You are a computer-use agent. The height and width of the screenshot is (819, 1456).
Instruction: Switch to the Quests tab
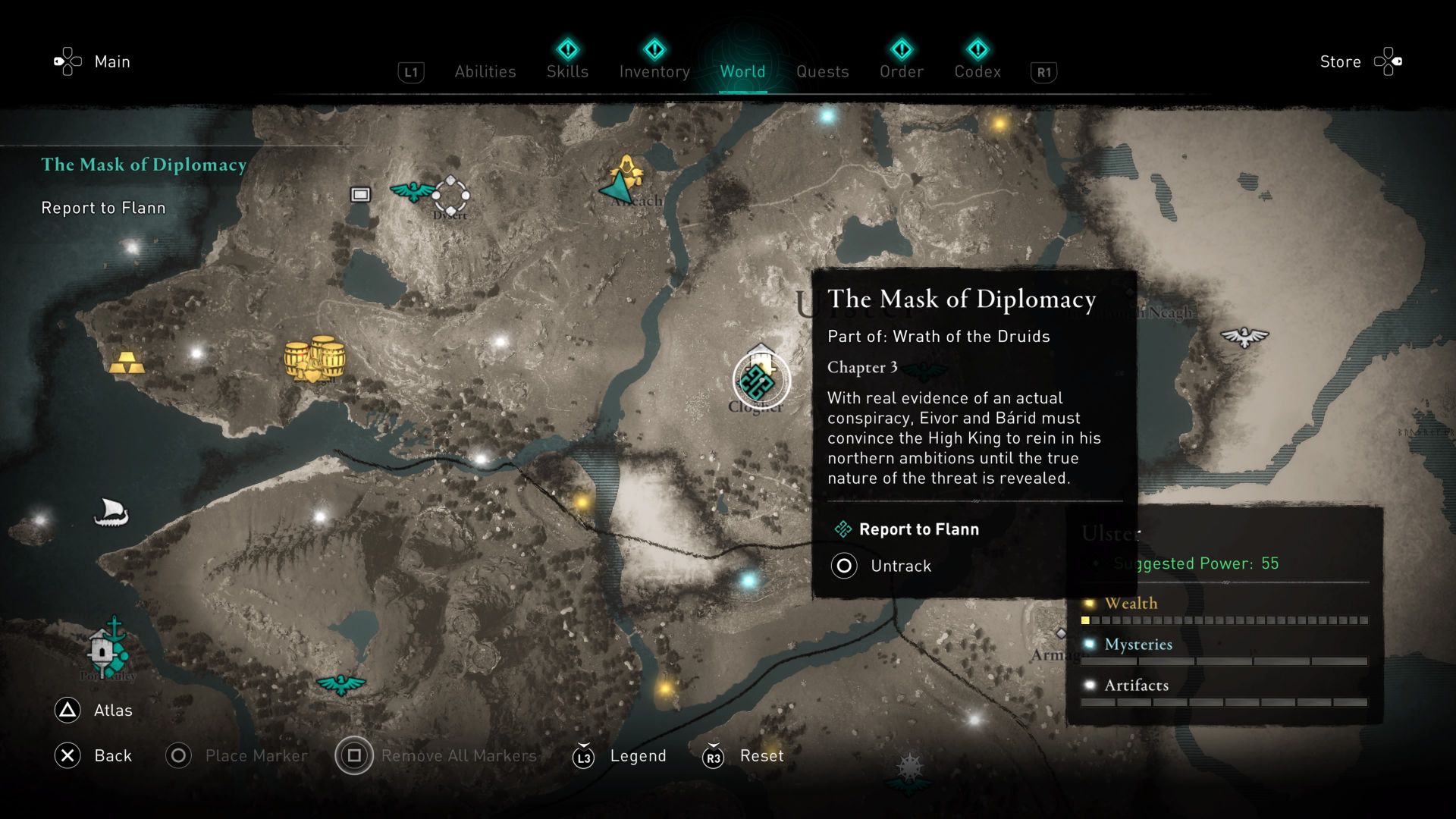(x=823, y=71)
